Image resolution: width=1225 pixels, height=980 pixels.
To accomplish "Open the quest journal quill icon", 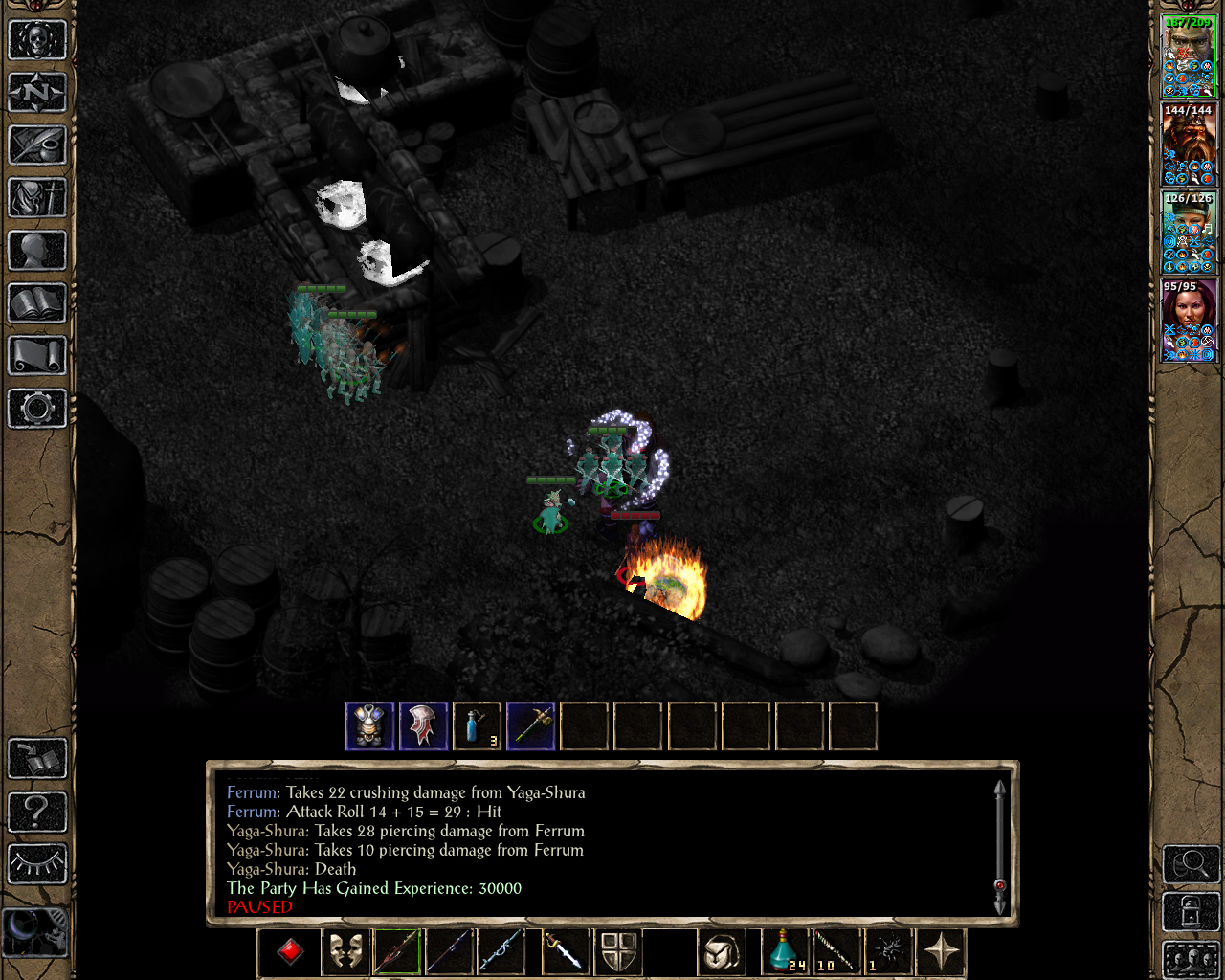I will coord(36,145).
